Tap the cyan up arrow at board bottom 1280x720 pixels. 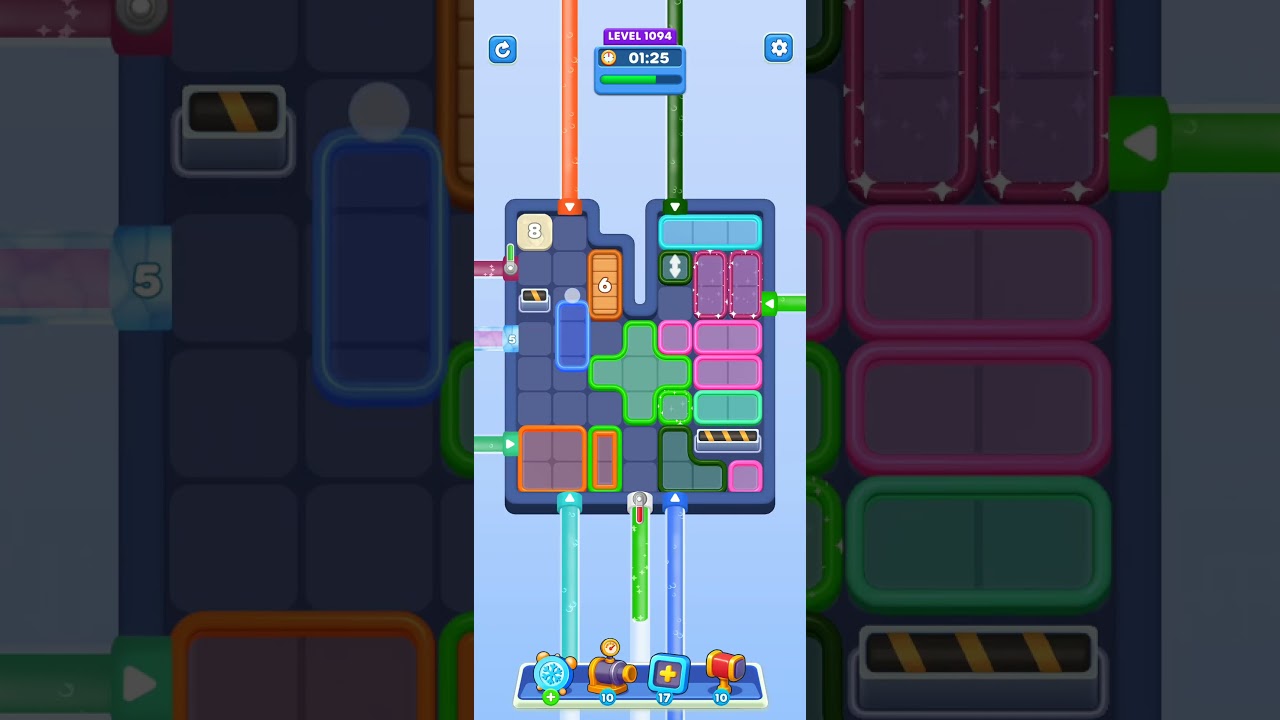pyautogui.click(x=570, y=496)
